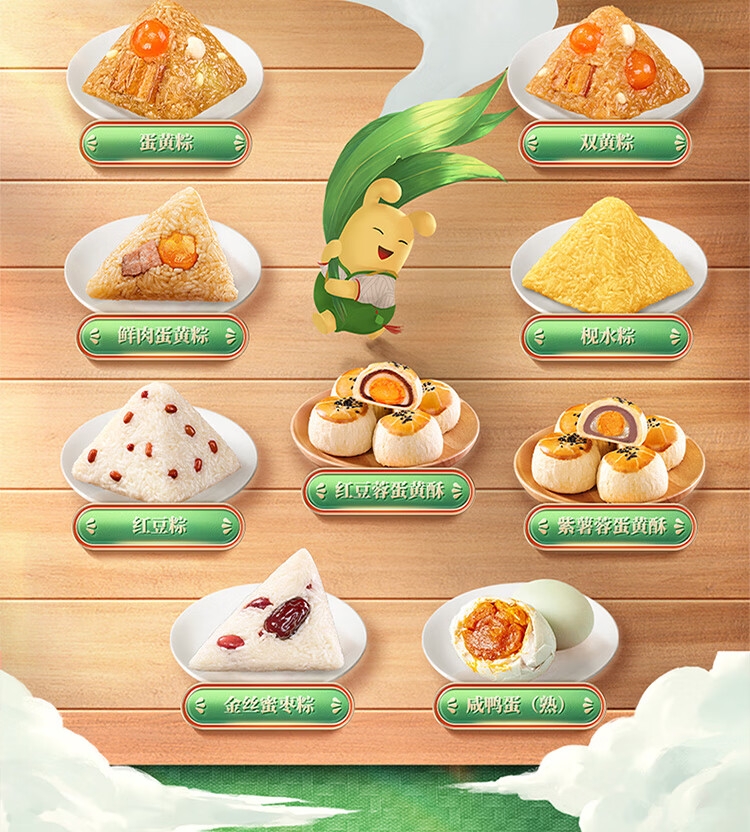Pick the 枧水粽 label button
The width and height of the screenshot is (750, 832).
606,336
